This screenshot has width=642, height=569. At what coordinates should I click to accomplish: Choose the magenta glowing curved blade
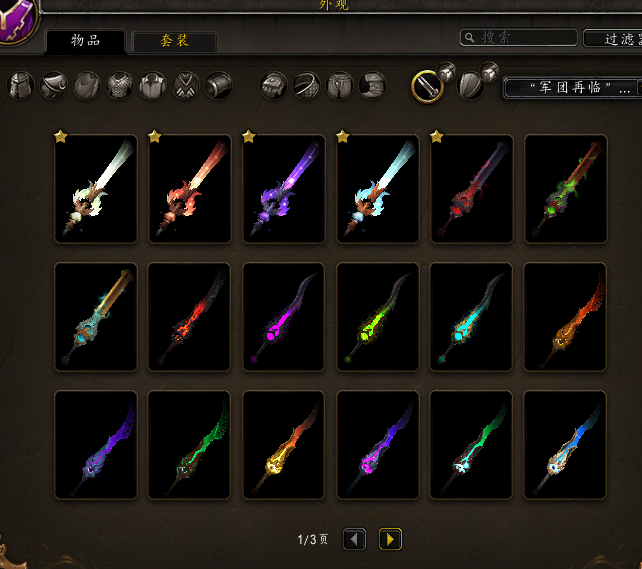point(284,317)
